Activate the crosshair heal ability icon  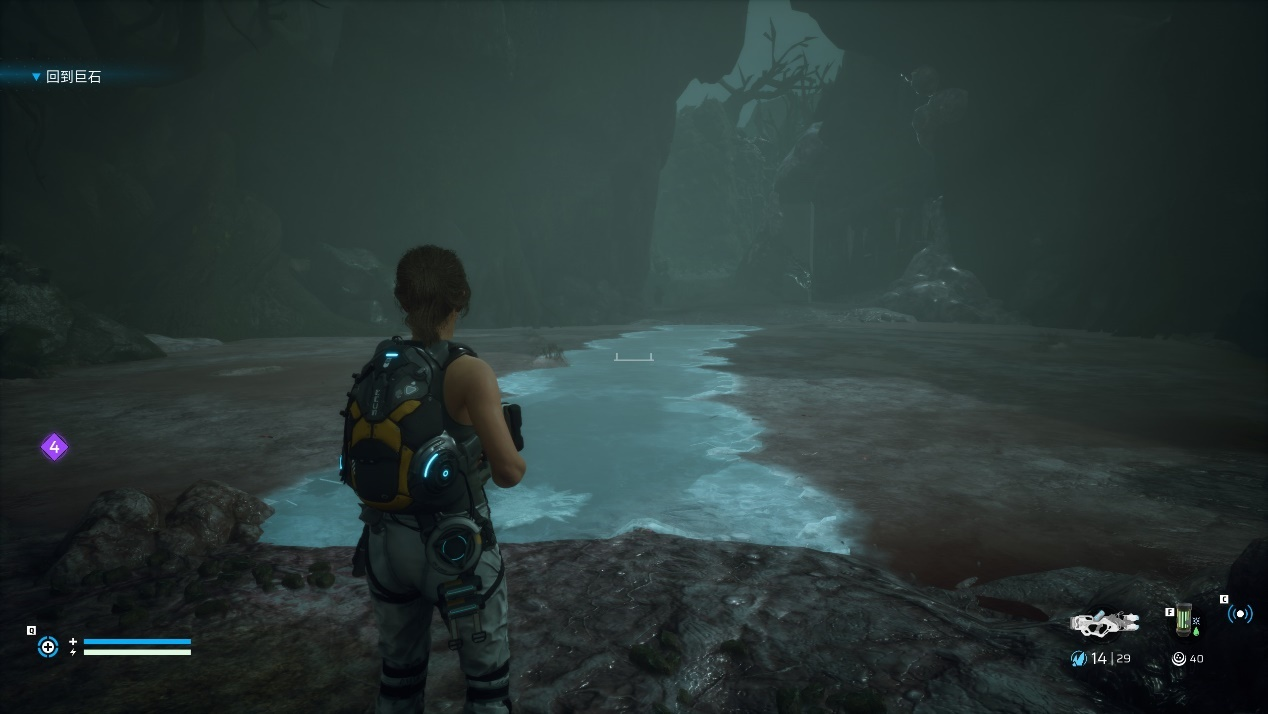click(x=47, y=647)
